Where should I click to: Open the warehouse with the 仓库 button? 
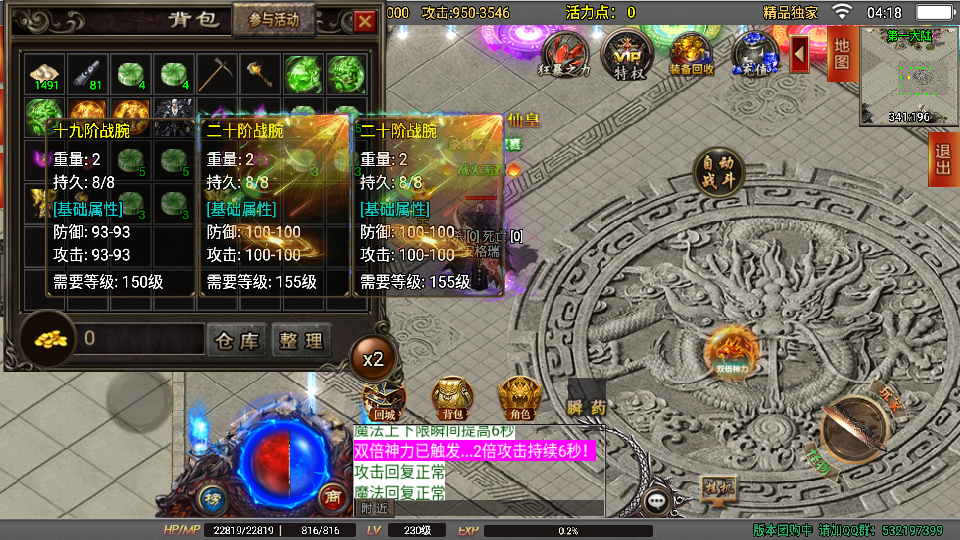236,340
